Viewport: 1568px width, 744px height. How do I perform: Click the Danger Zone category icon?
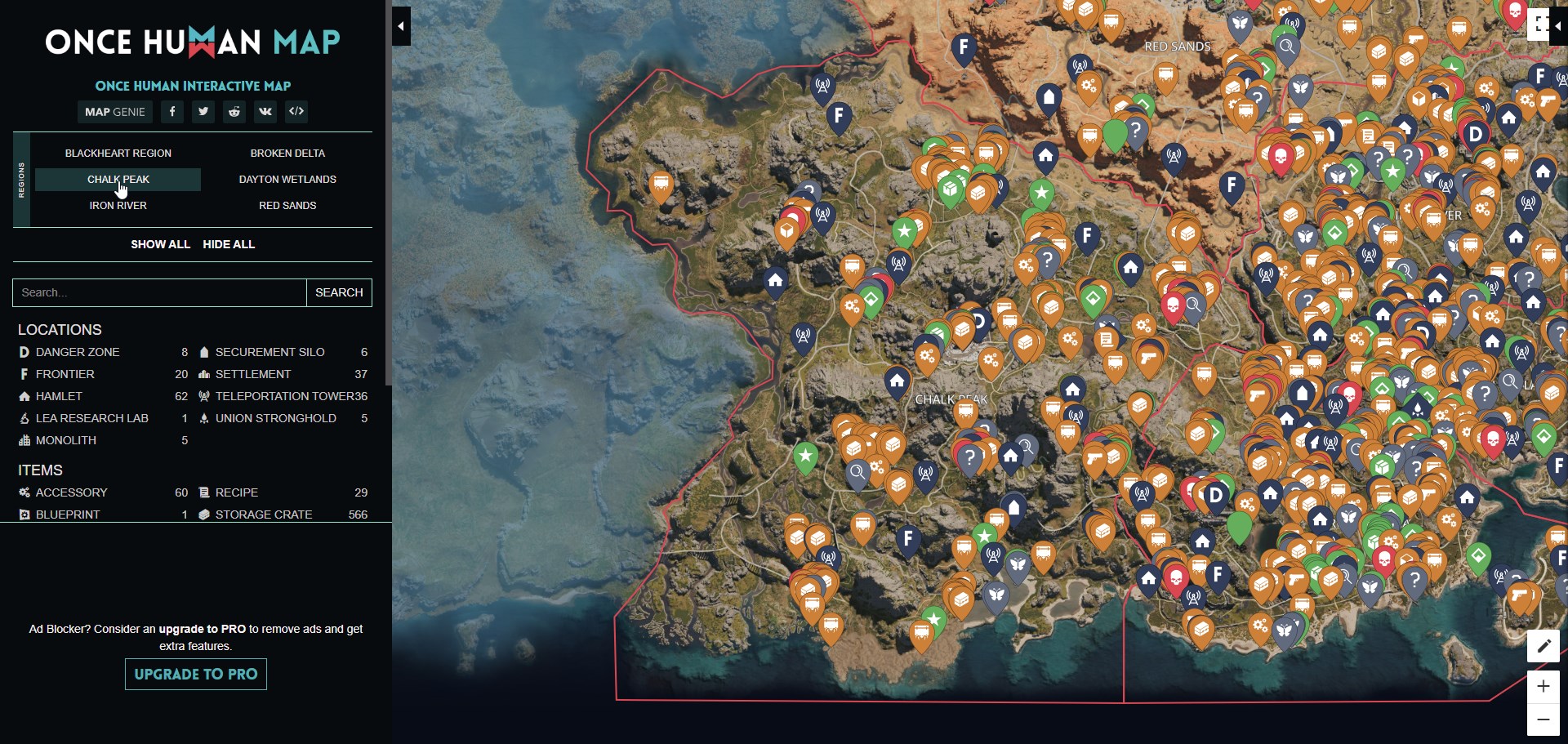24,352
